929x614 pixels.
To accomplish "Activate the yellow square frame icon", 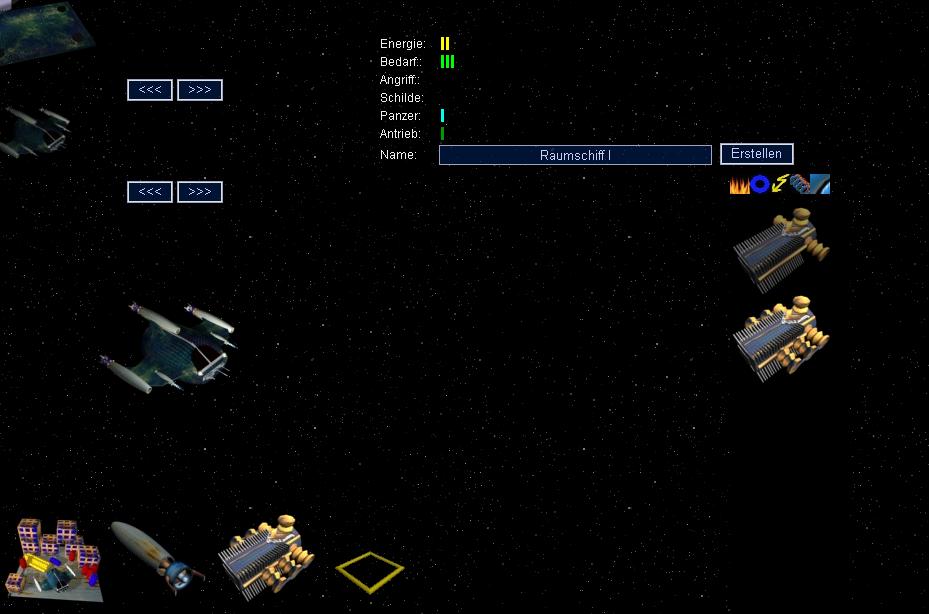I will point(370,571).
